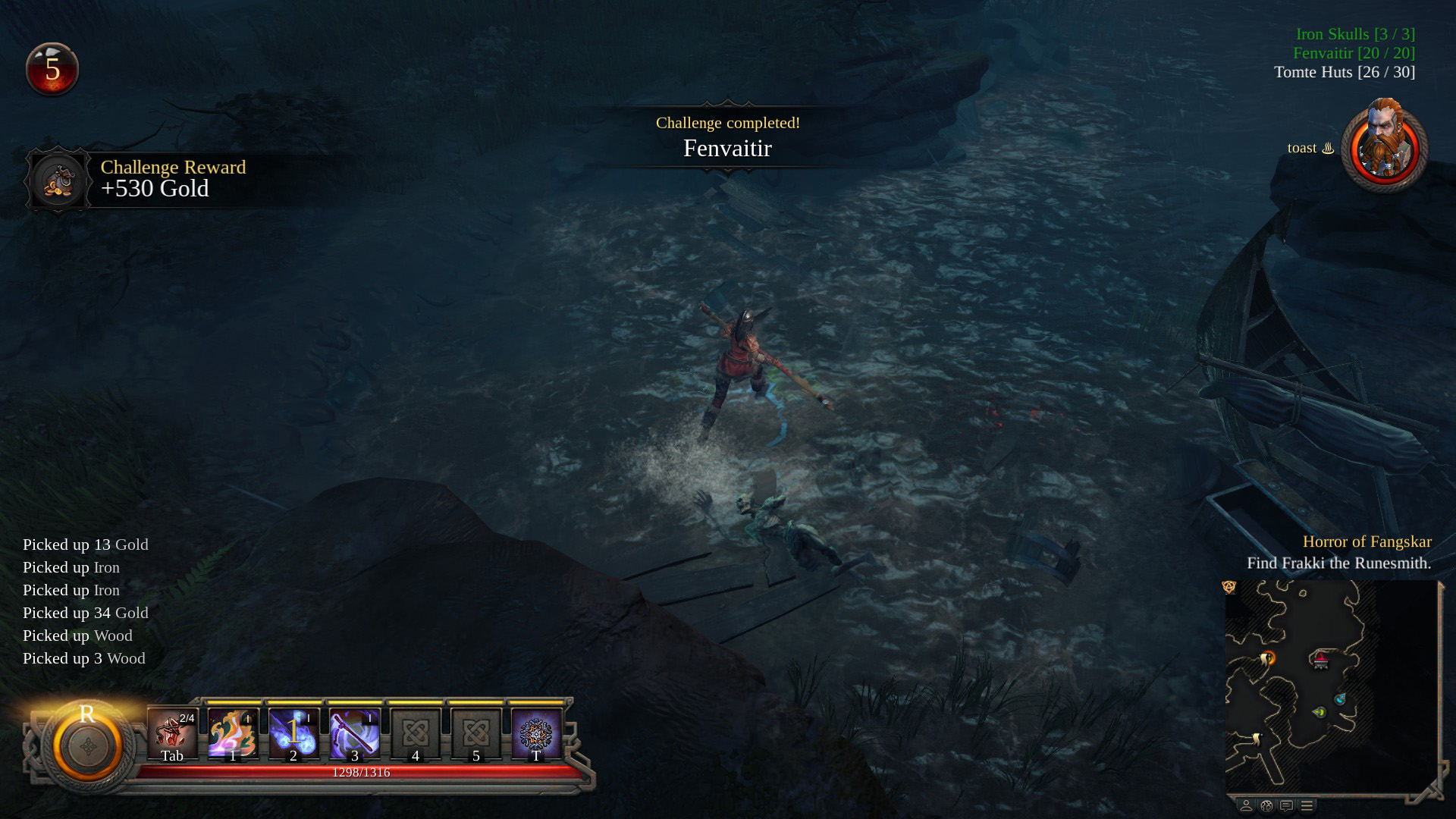Open the world globe button below the minimap
Viewport: 1456px width, 819px height.
tap(1266, 805)
